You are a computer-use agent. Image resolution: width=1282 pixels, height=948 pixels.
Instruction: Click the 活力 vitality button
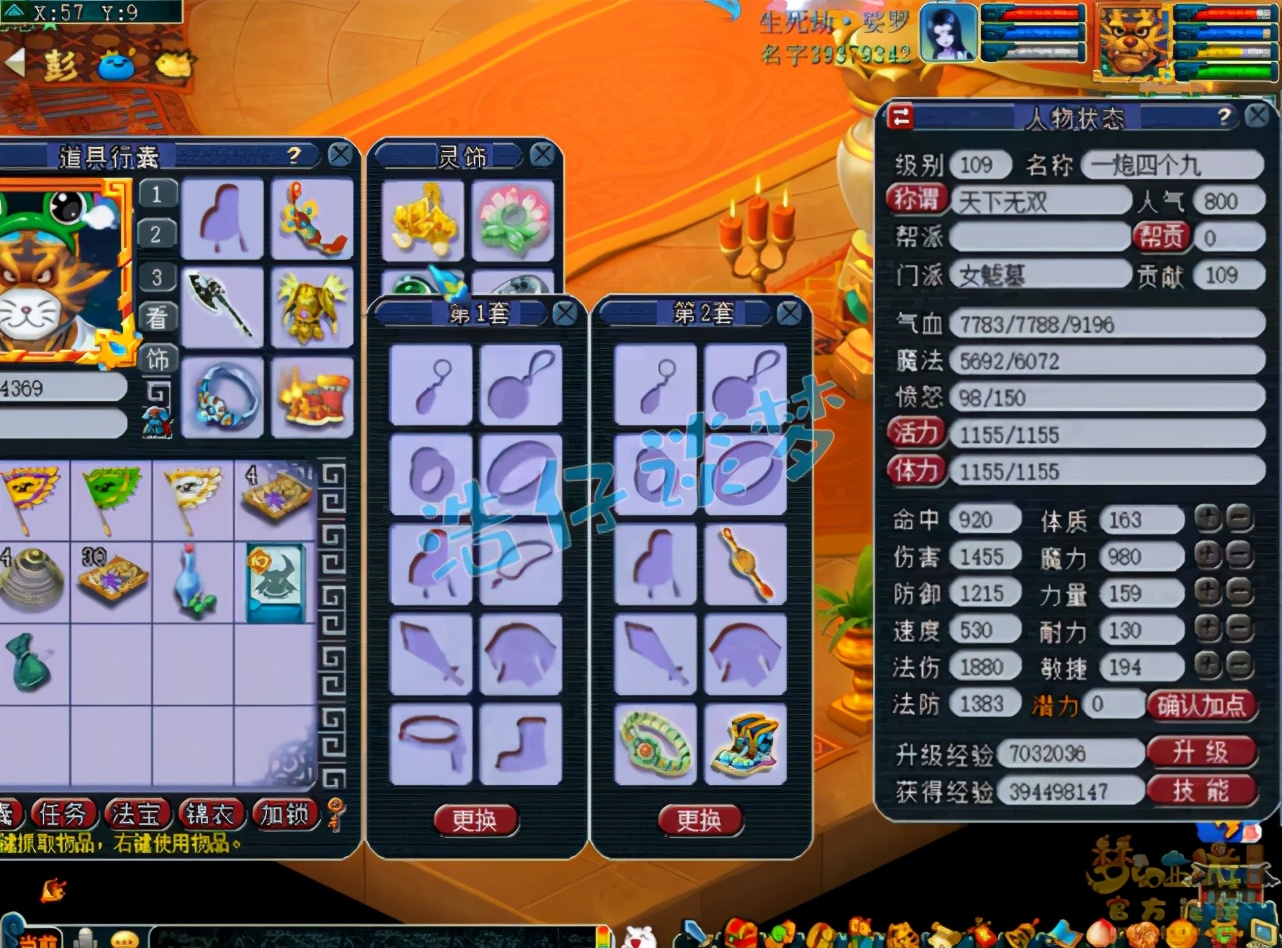pyautogui.click(x=916, y=433)
